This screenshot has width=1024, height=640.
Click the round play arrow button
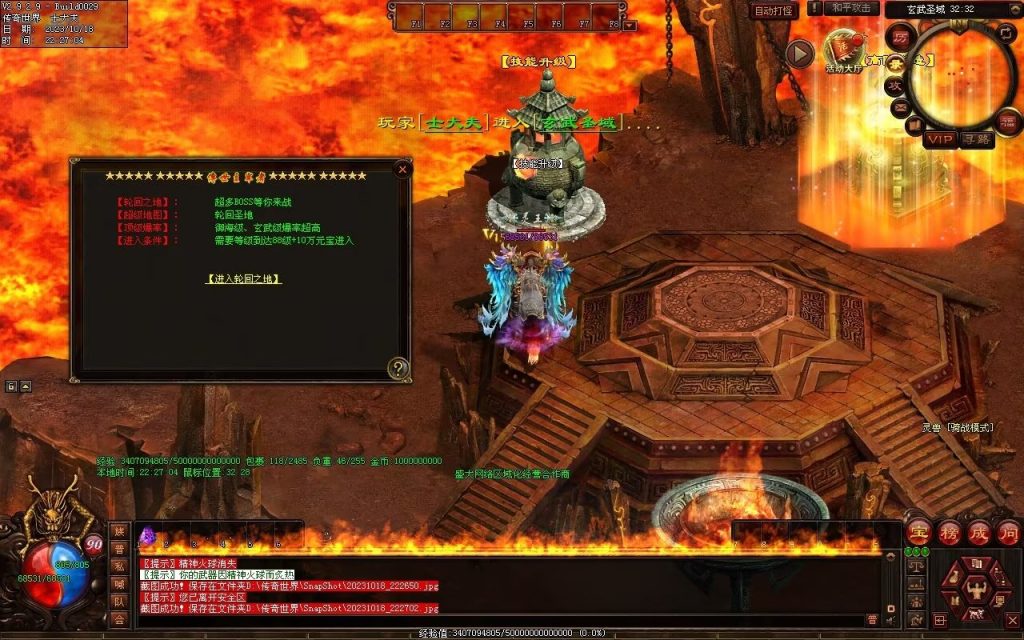(800, 53)
